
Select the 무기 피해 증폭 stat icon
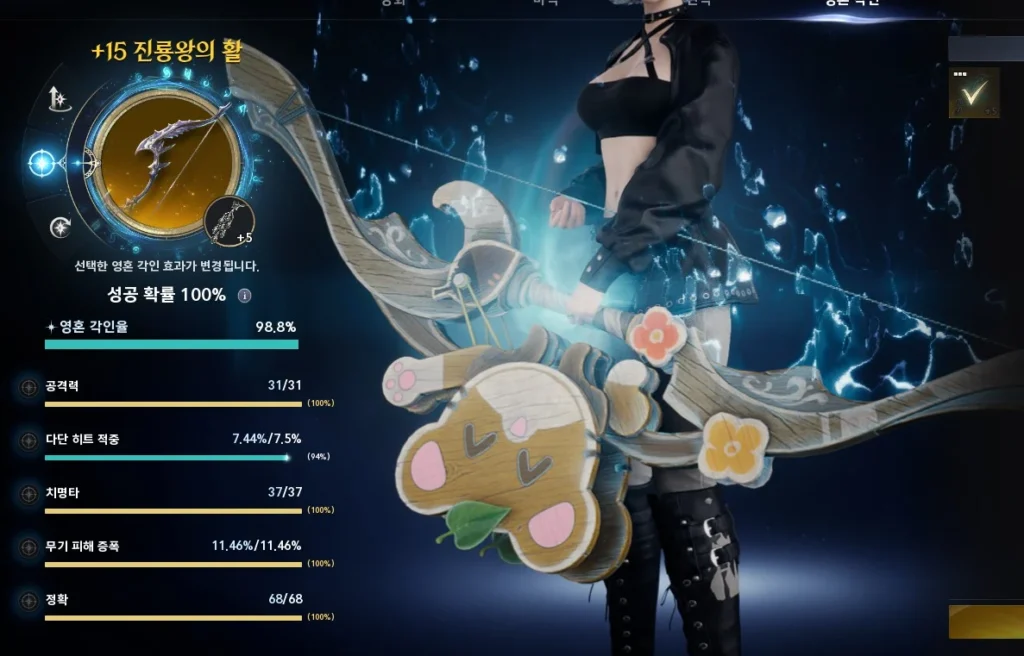(x=27, y=547)
